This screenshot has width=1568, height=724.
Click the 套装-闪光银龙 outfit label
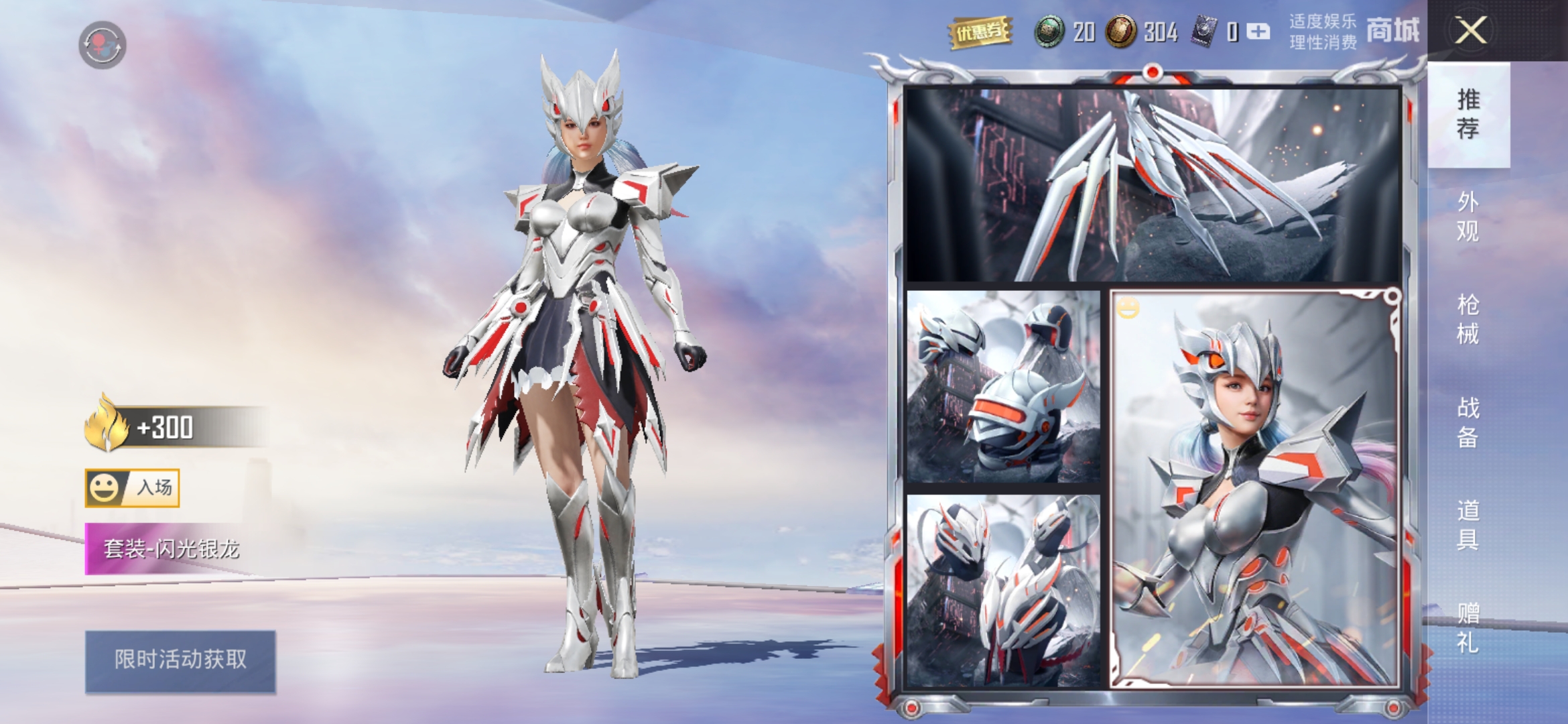[171, 550]
